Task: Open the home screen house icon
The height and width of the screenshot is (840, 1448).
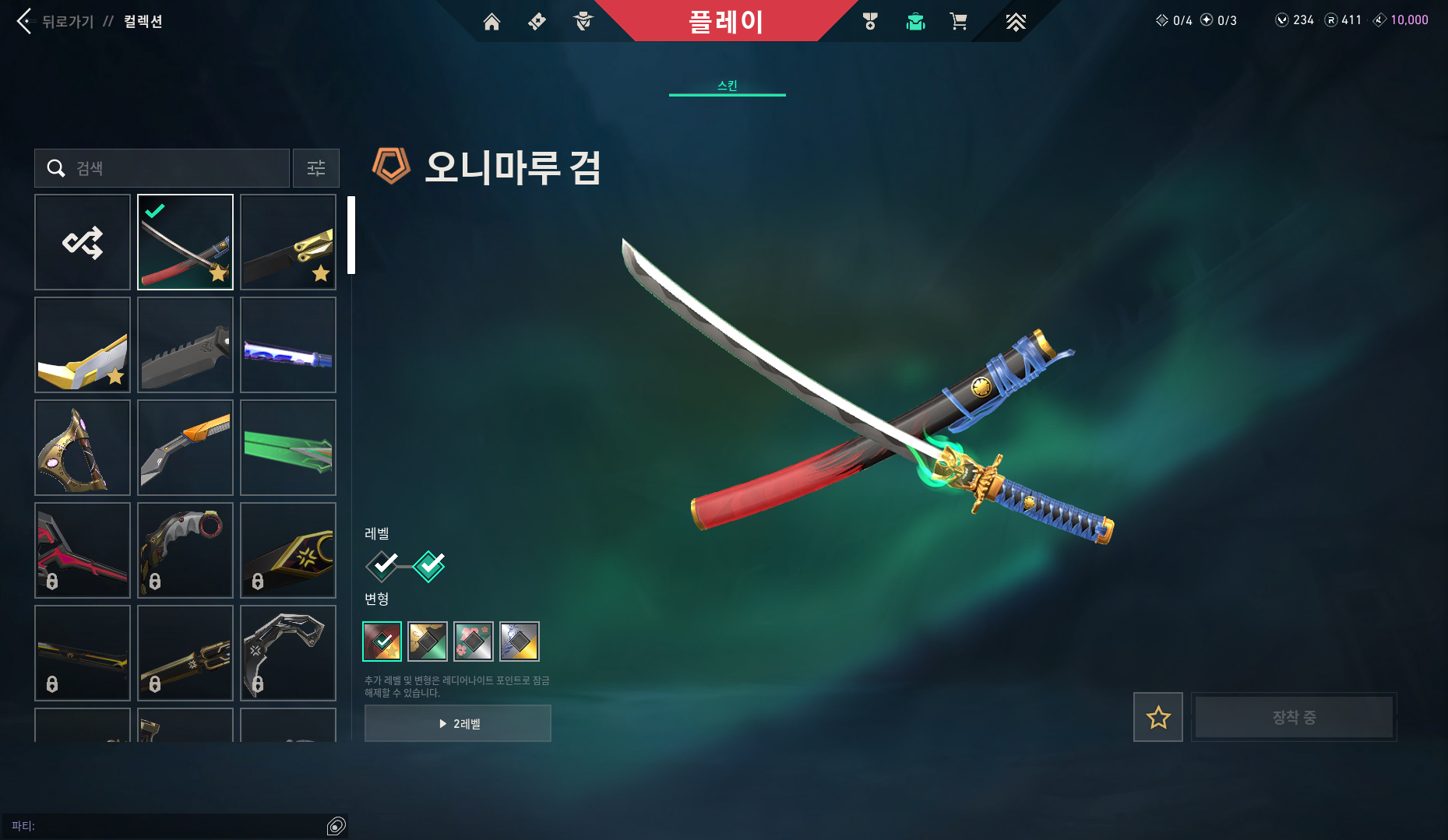Action: coord(491,22)
